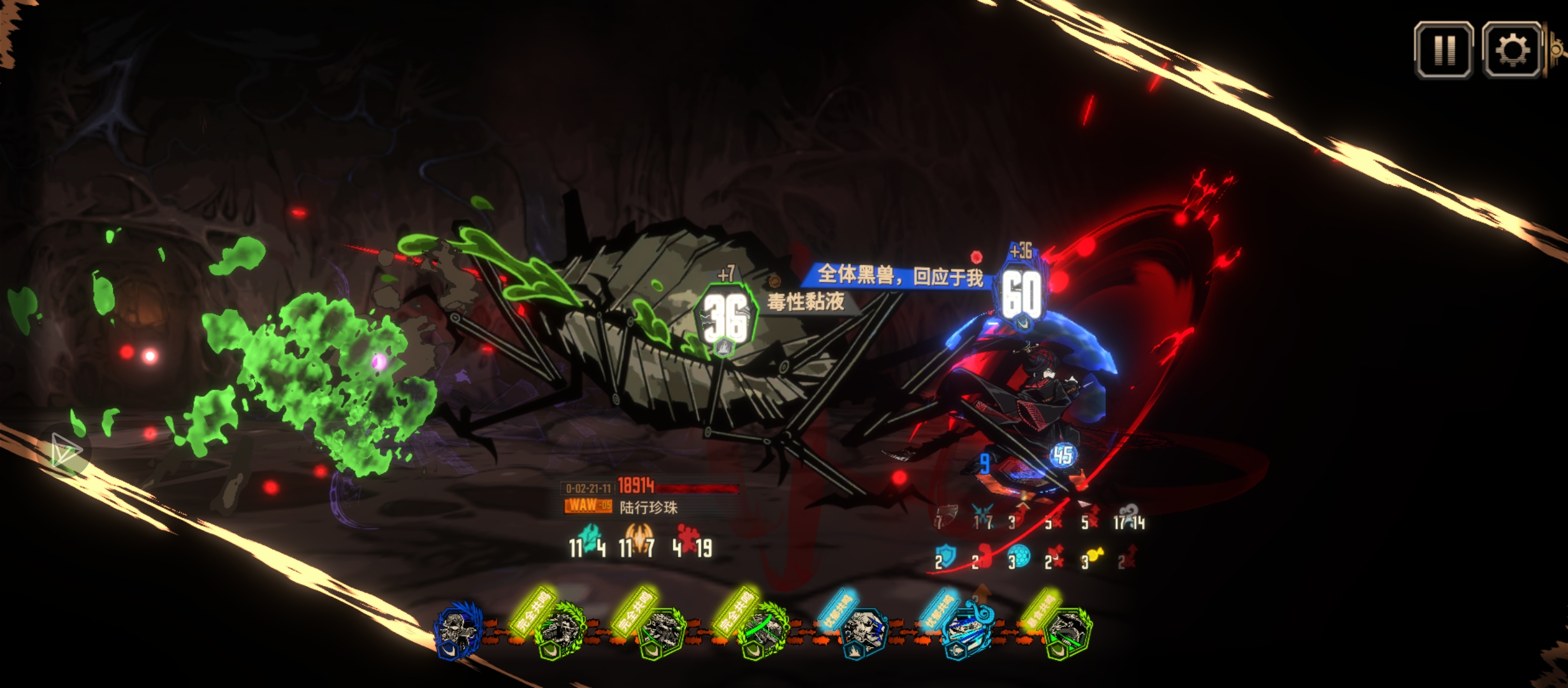Click the faint triangle arrow button

pos(65,450)
